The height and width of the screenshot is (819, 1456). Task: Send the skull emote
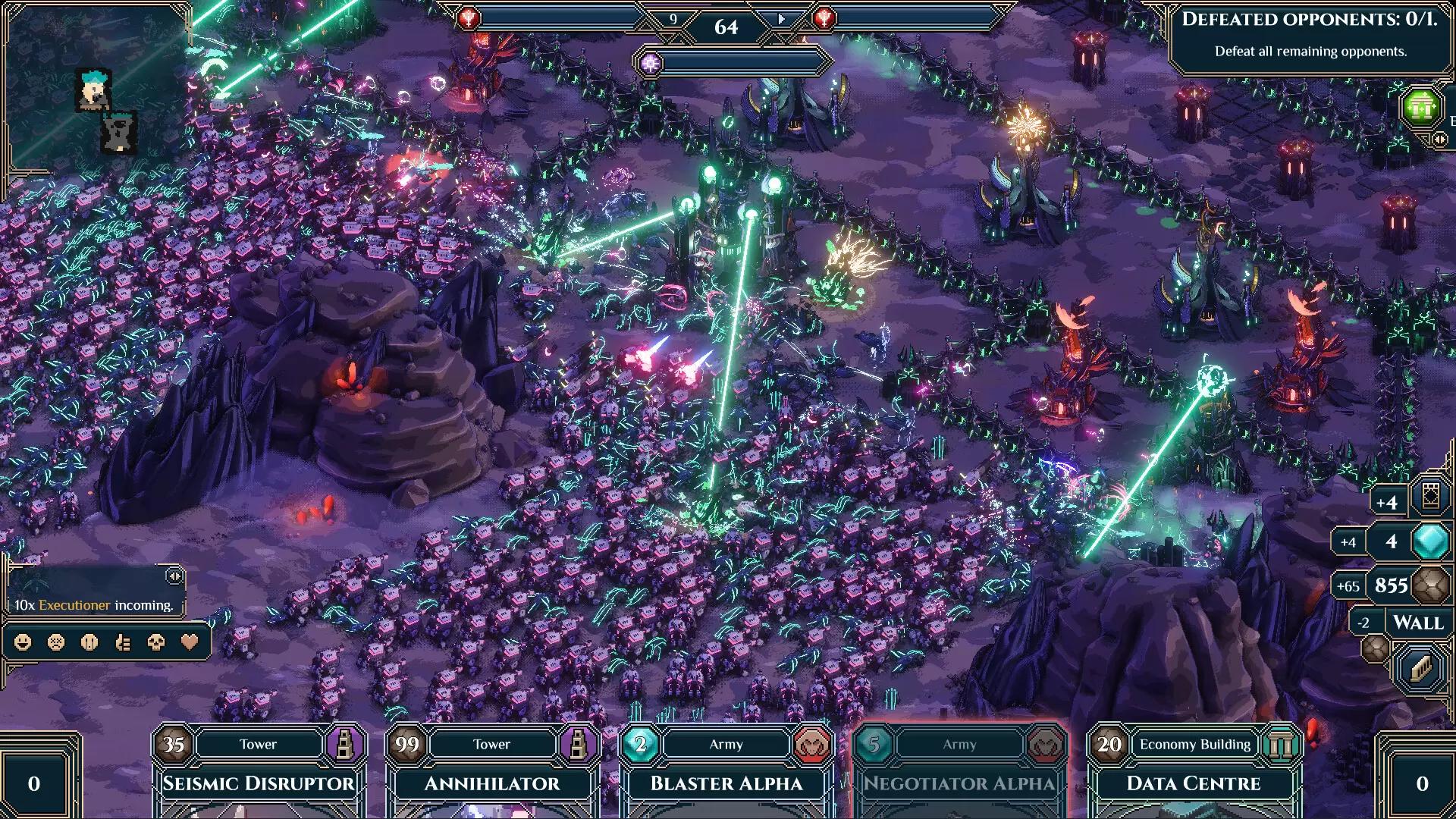point(156,642)
